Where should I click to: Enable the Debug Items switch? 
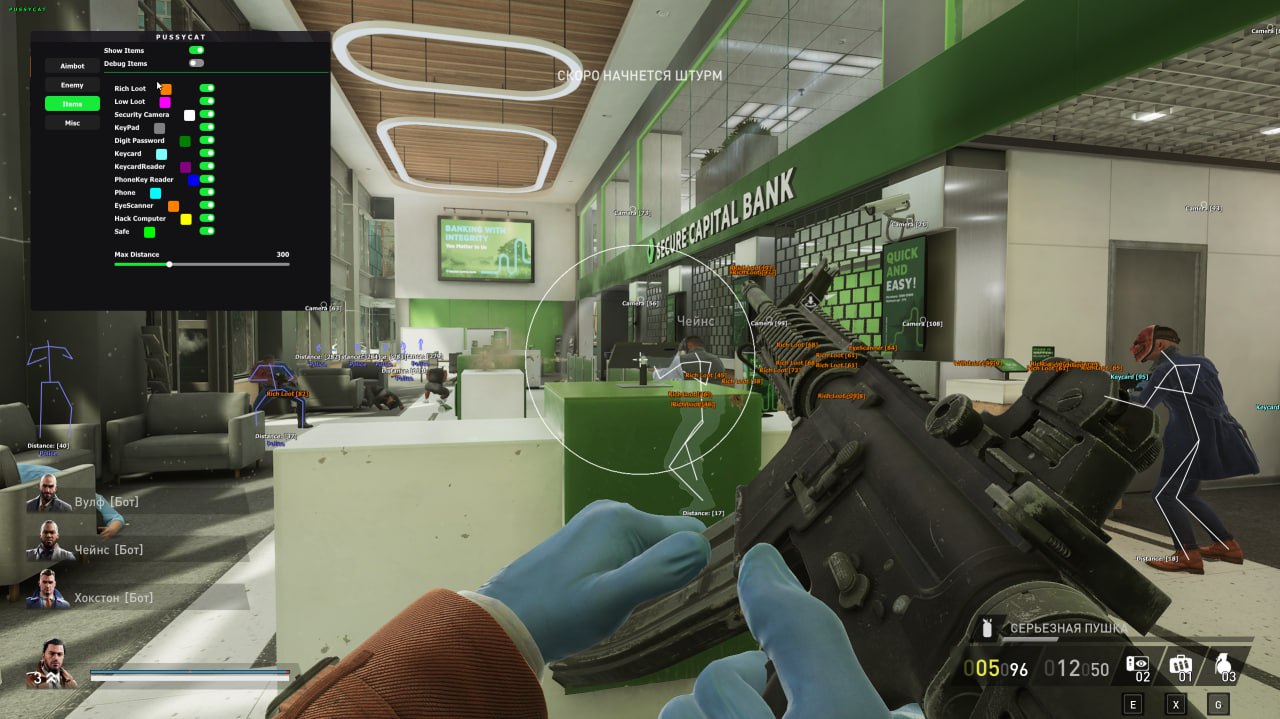[196, 63]
